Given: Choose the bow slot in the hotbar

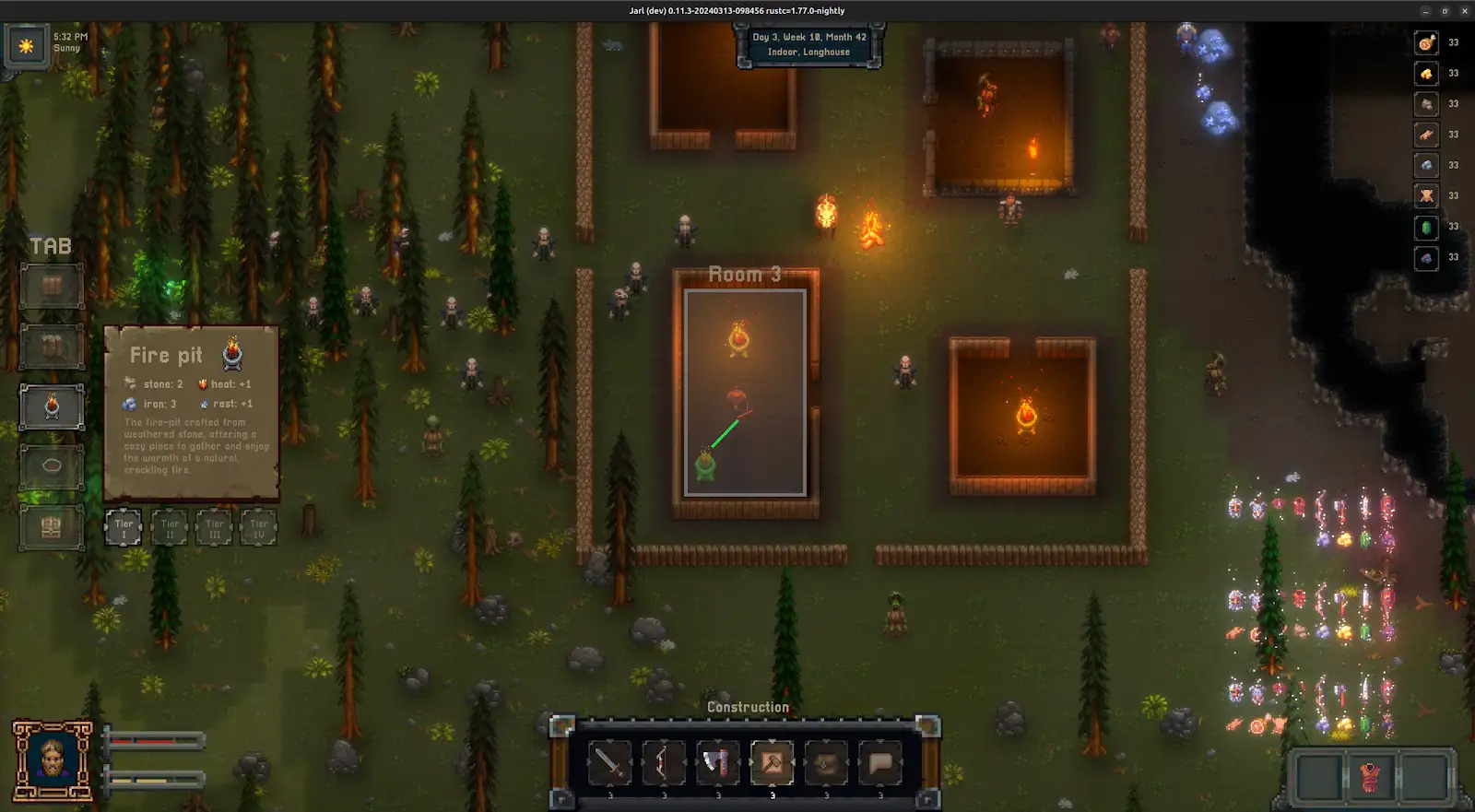Looking at the screenshot, I should (664, 763).
